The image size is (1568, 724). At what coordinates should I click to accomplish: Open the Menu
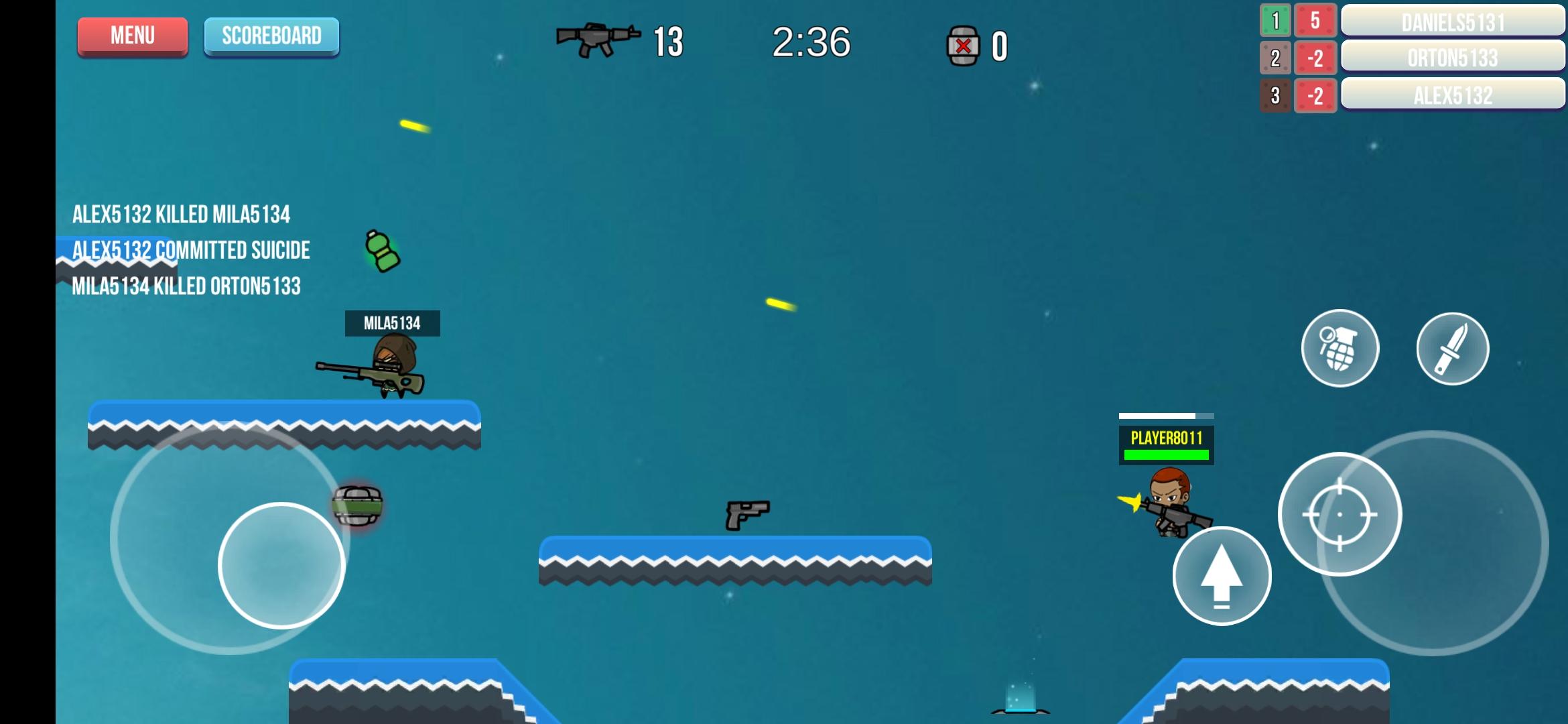132,35
